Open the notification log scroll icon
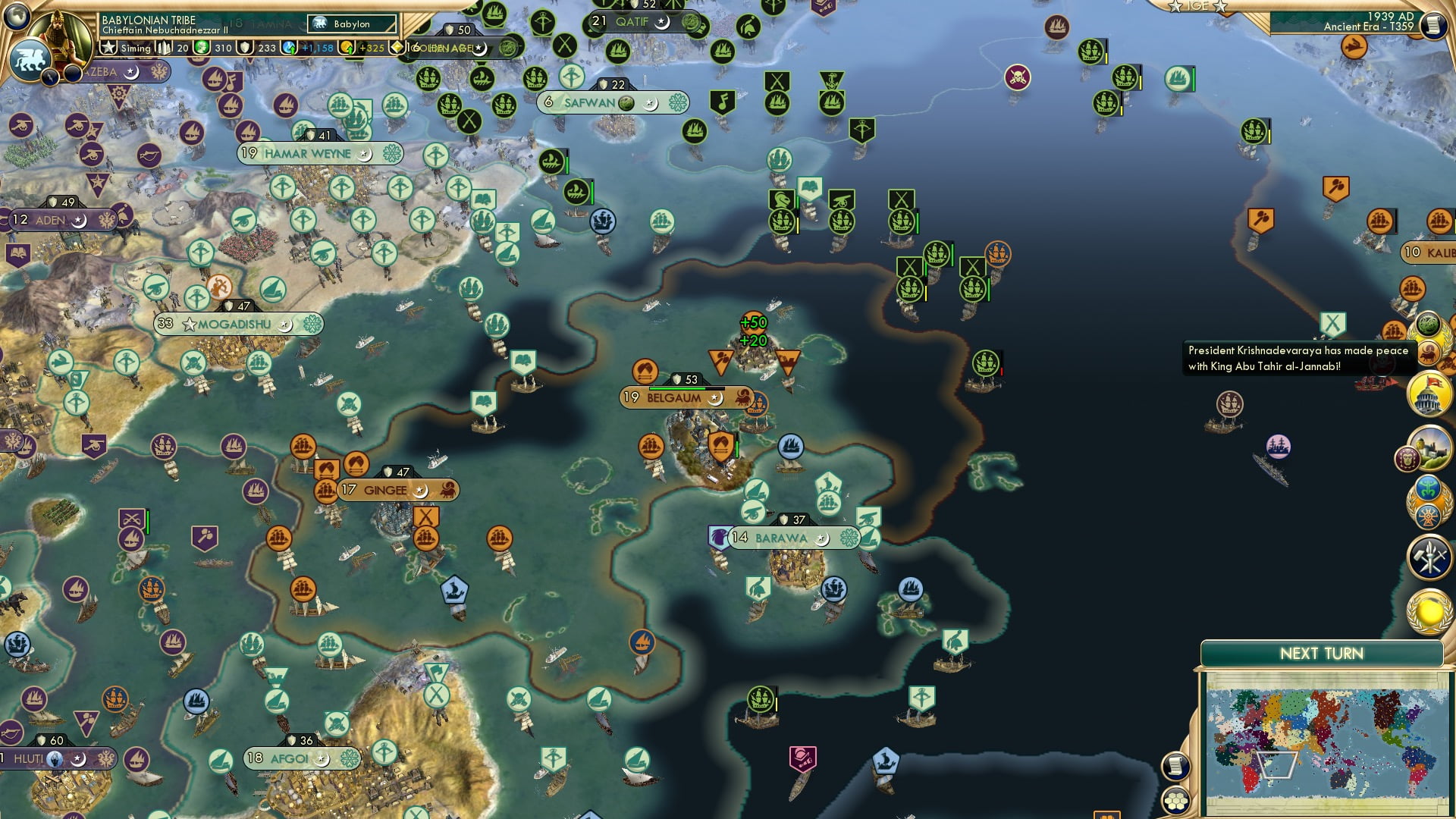 pyautogui.click(x=1175, y=767)
